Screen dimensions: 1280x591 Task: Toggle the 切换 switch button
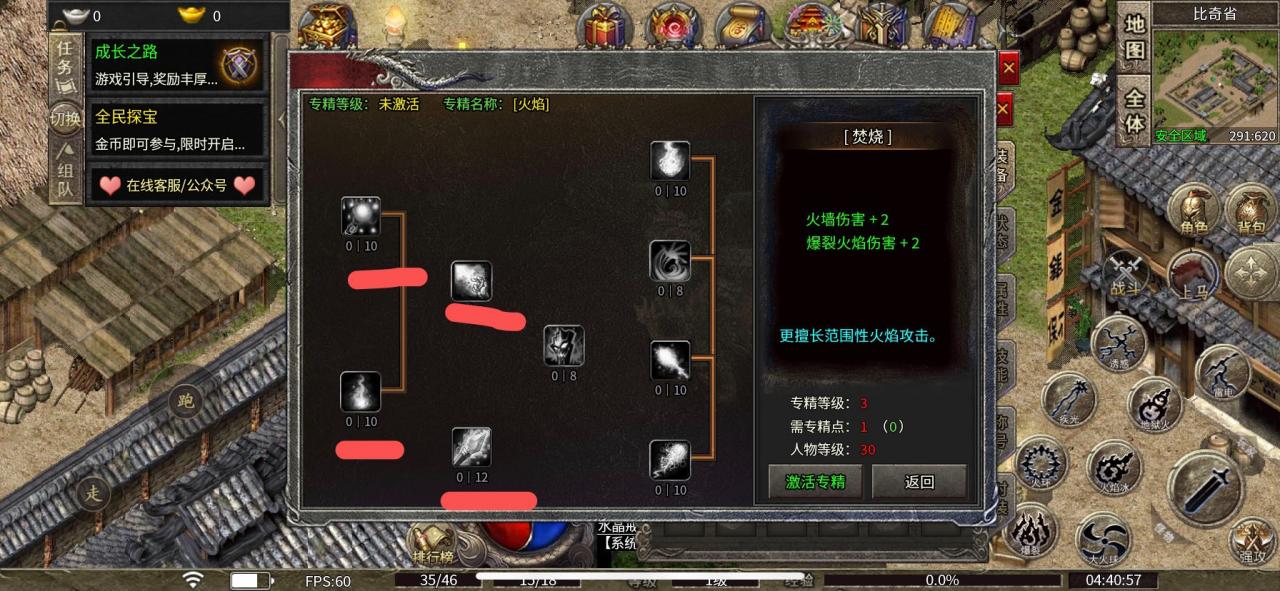pyautogui.click(x=65, y=119)
